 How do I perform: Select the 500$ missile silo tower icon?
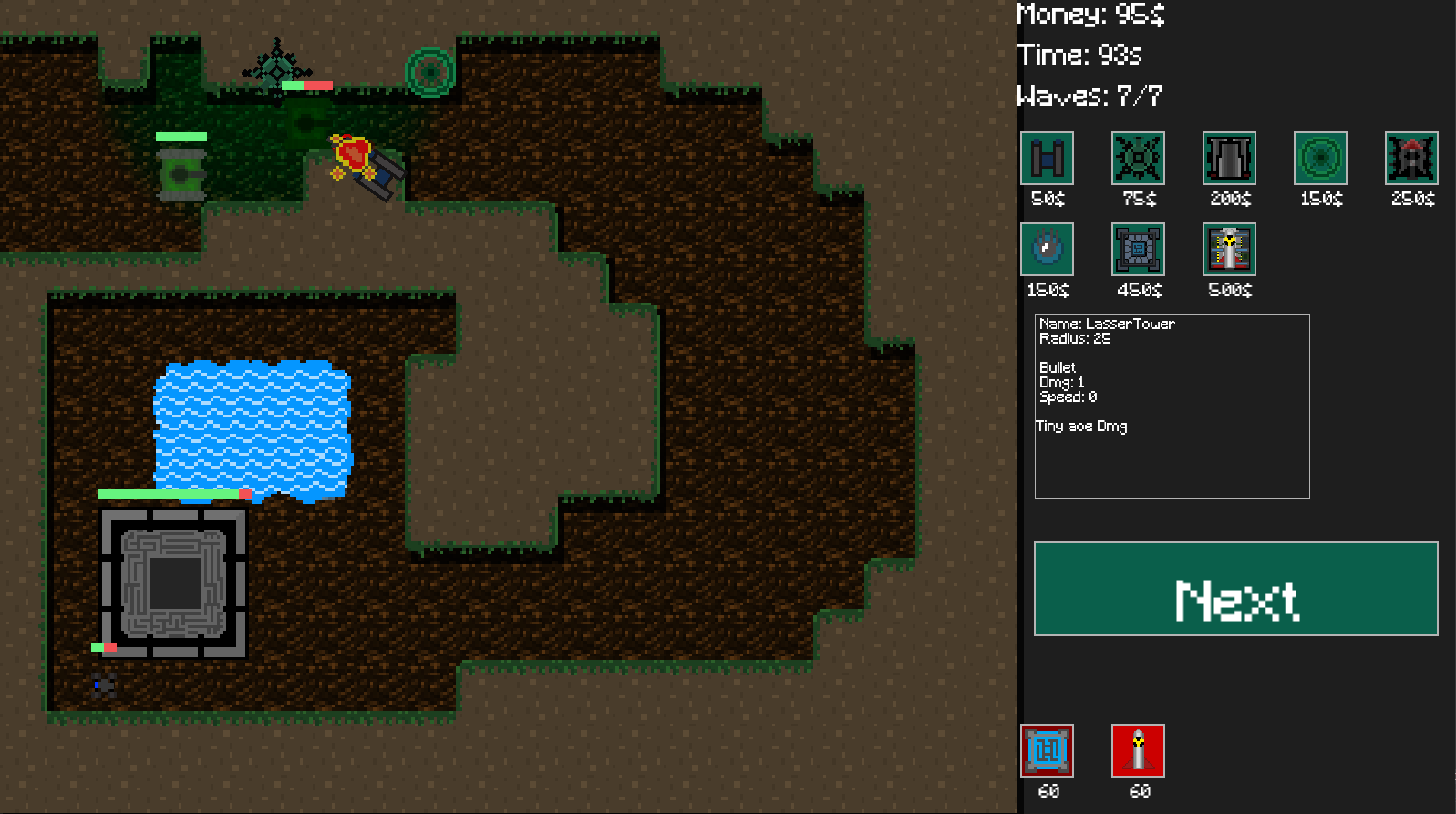[x=1229, y=249]
